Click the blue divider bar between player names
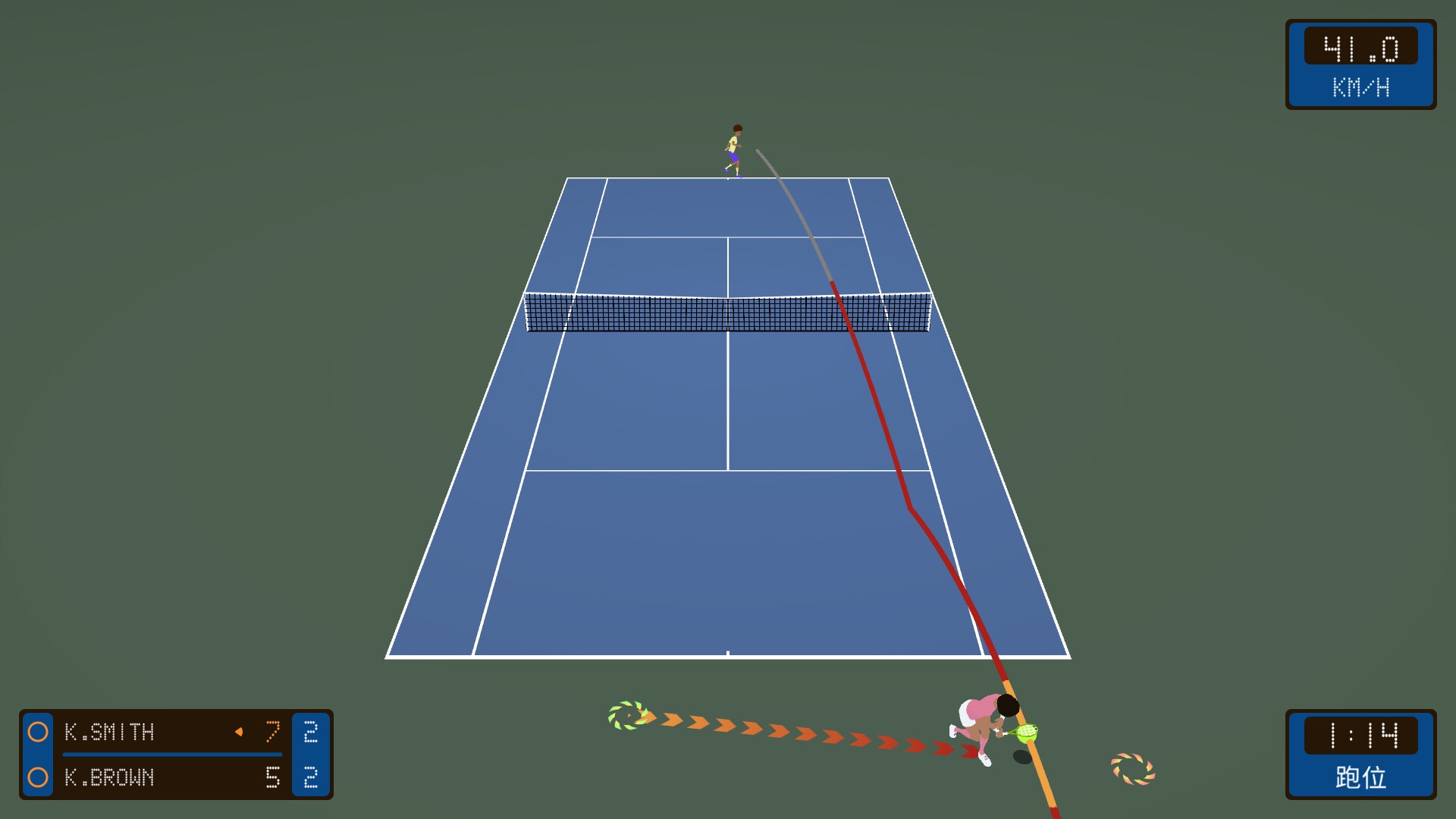Image resolution: width=1456 pixels, height=819 pixels. click(171, 755)
